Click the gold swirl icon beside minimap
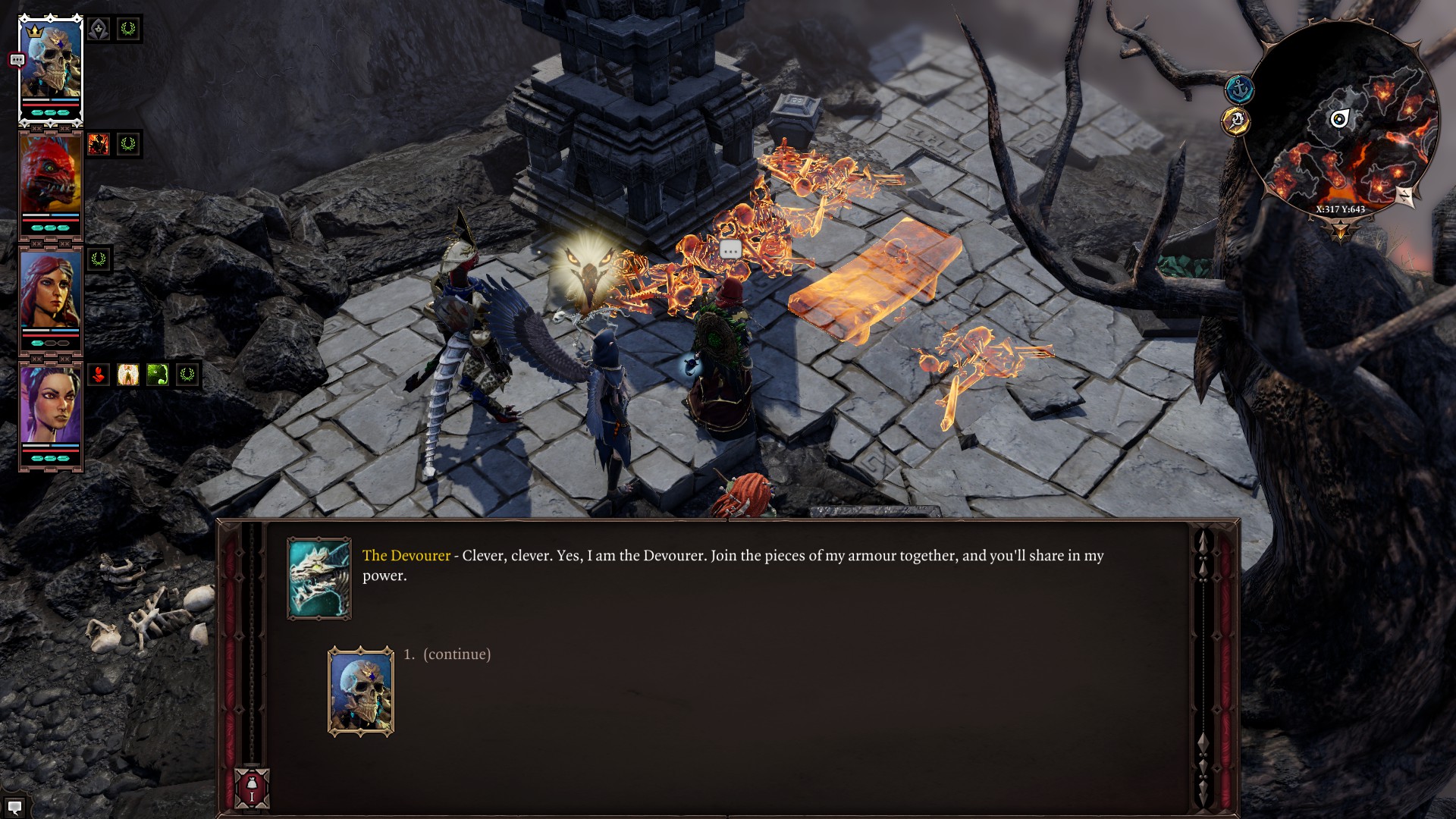The height and width of the screenshot is (819, 1456). (x=1236, y=121)
